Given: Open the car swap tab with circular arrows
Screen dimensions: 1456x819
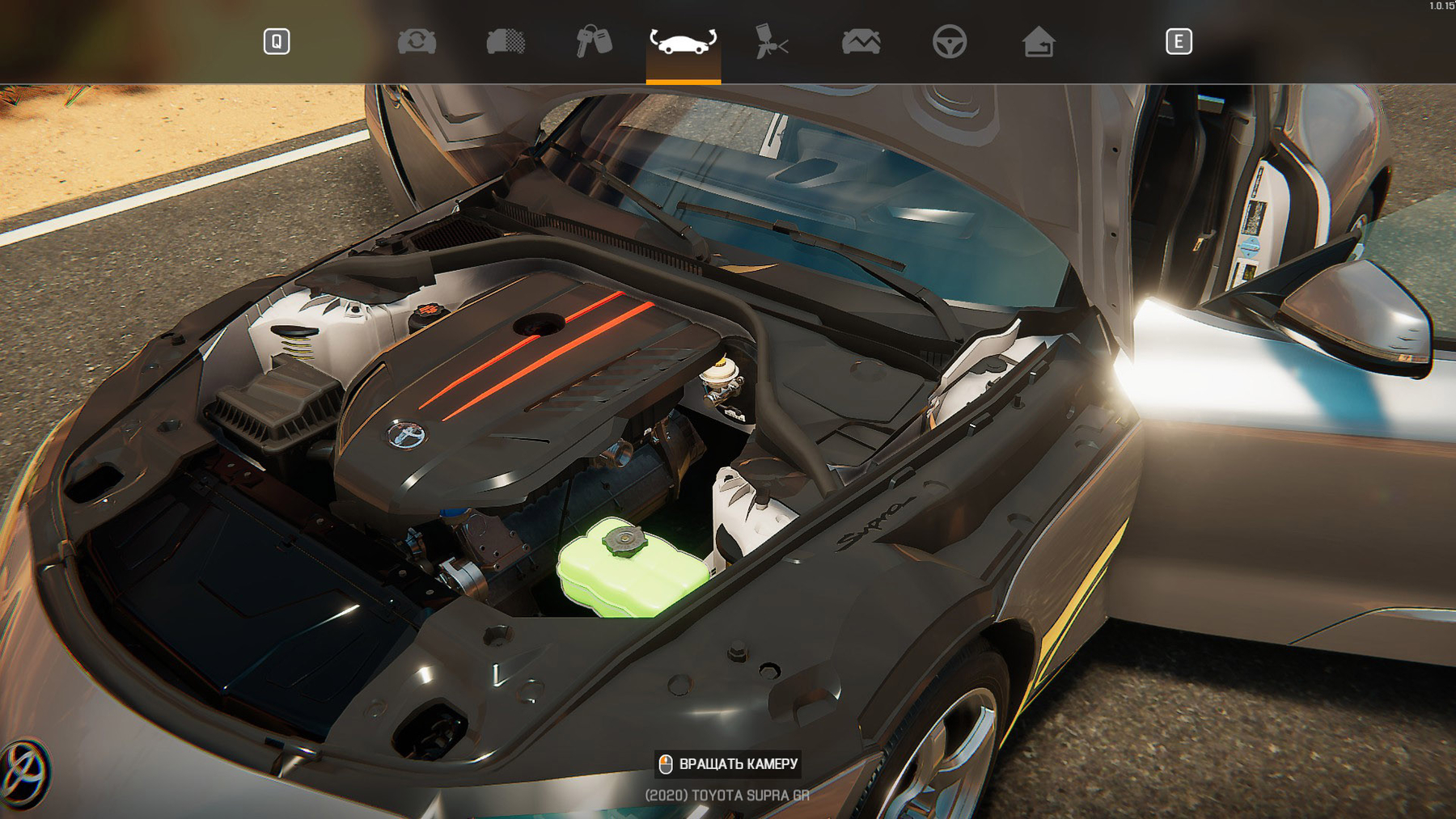Looking at the screenshot, I should pos(417,41).
